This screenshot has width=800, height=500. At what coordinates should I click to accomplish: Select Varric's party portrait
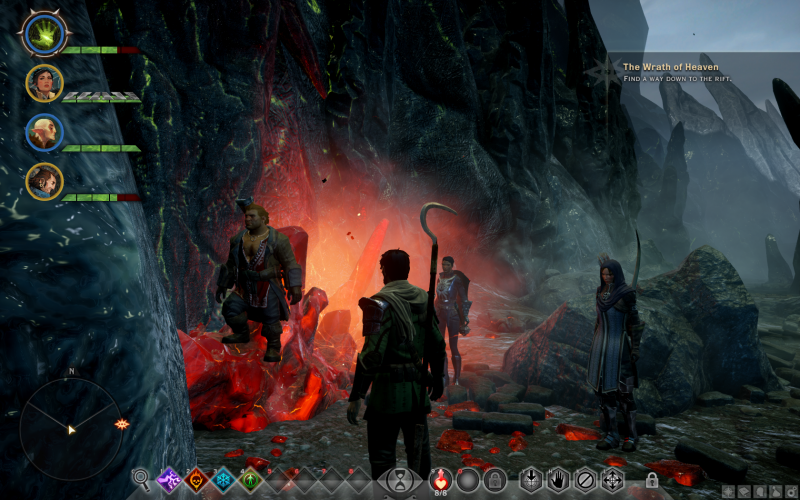[44, 181]
